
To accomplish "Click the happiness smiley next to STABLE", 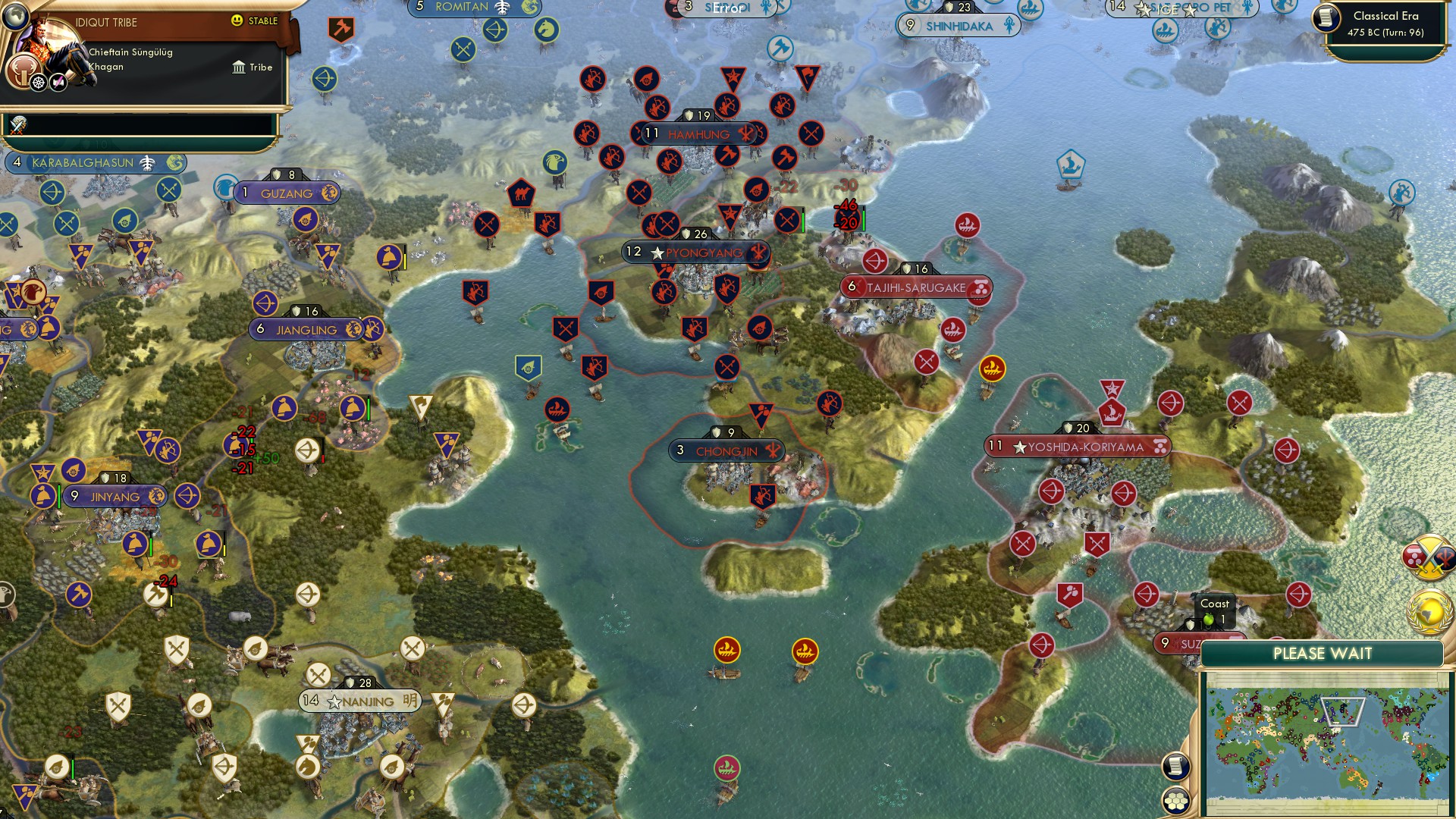I will pyautogui.click(x=236, y=20).
